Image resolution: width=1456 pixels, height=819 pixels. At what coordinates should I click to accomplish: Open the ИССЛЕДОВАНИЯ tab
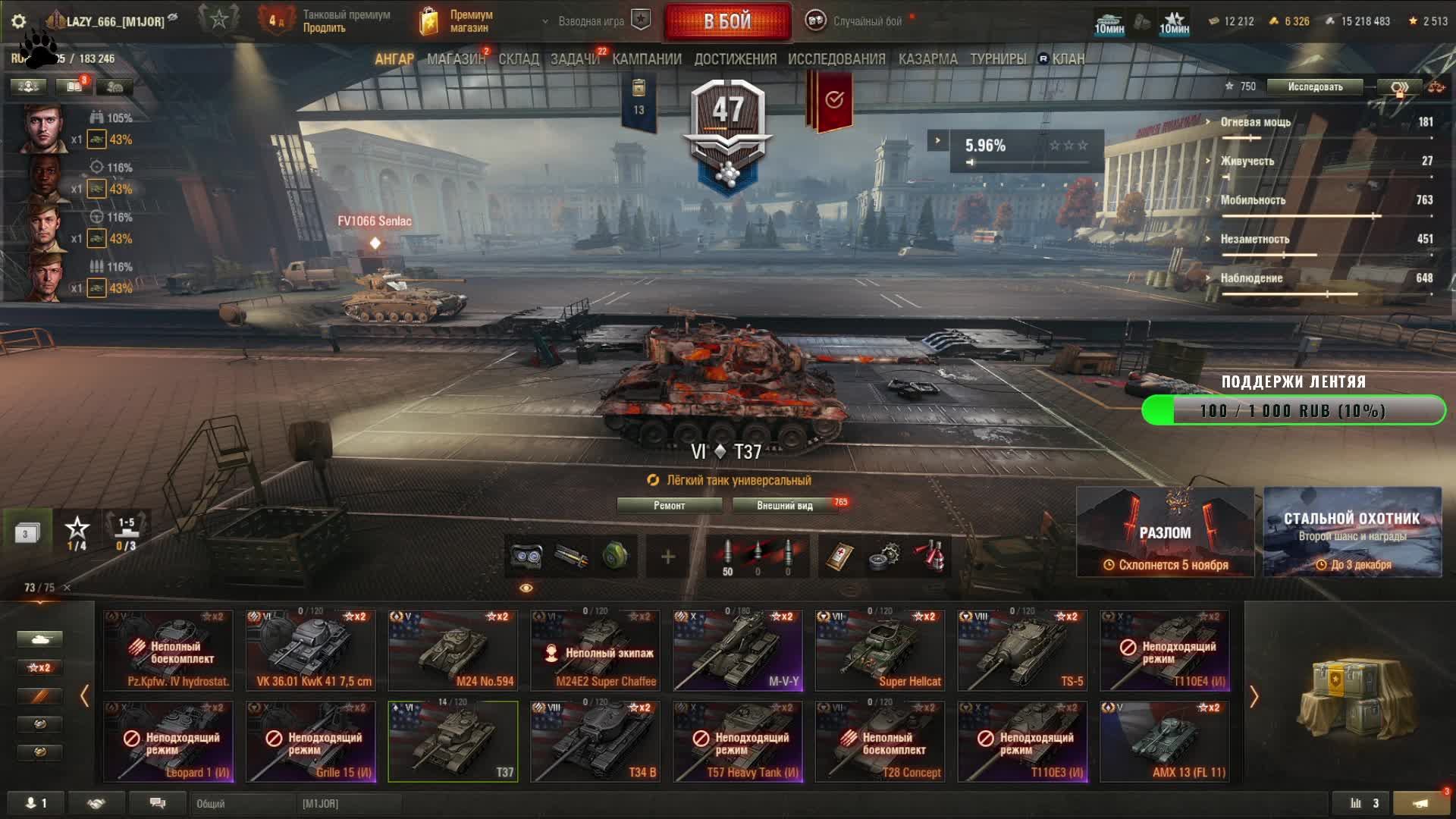[836, 59]
